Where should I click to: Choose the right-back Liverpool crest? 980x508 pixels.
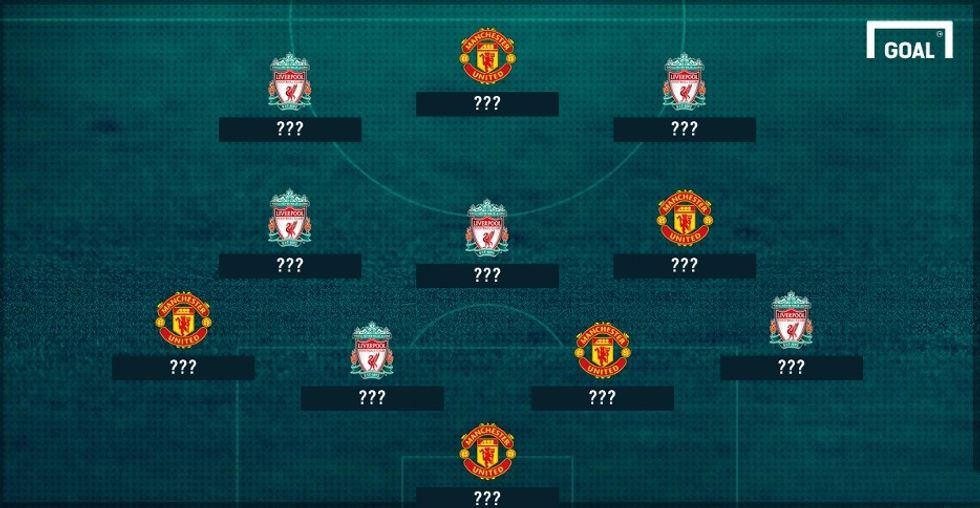click(791, 320)
